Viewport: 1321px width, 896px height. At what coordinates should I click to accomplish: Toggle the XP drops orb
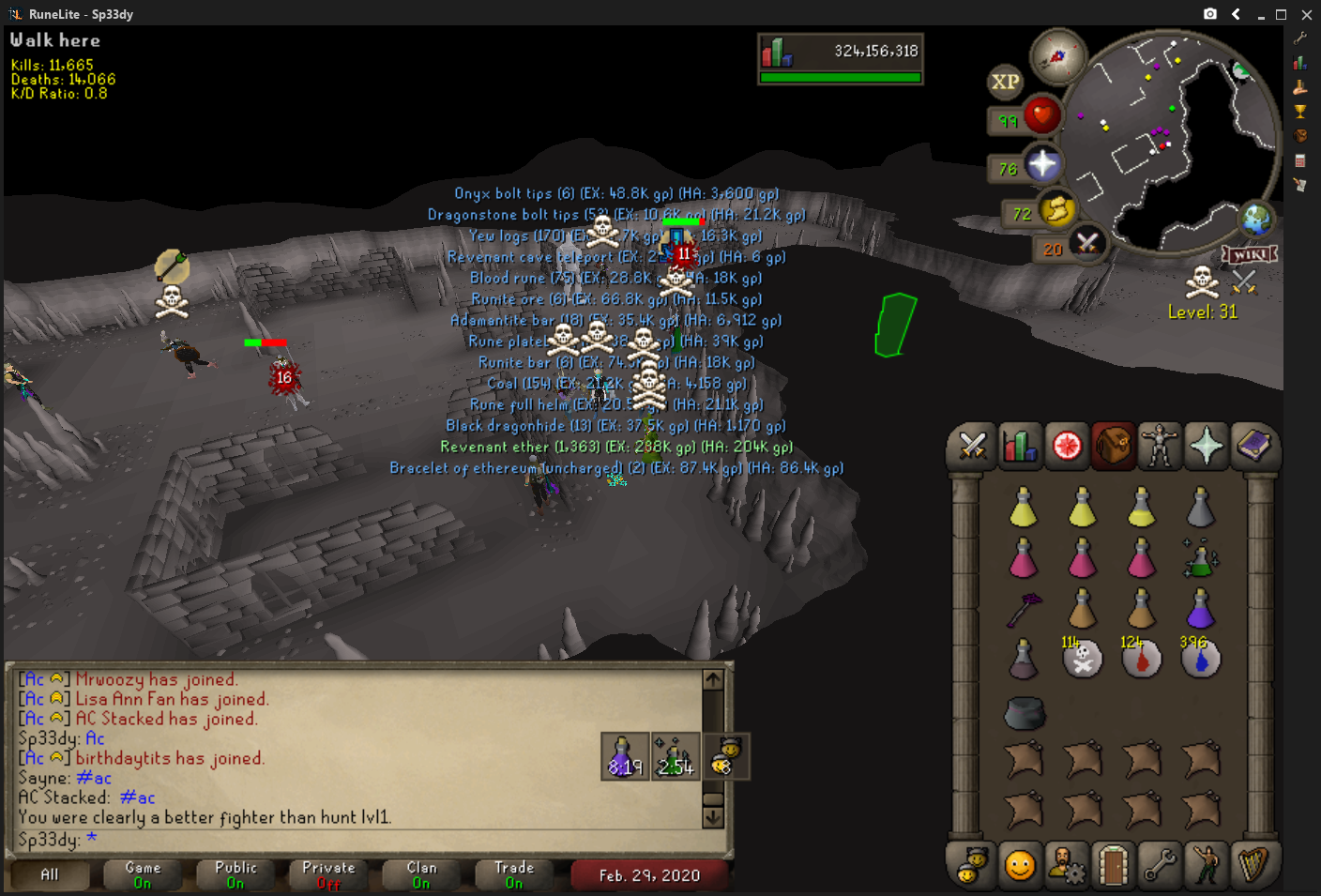tap(1005, 82)
